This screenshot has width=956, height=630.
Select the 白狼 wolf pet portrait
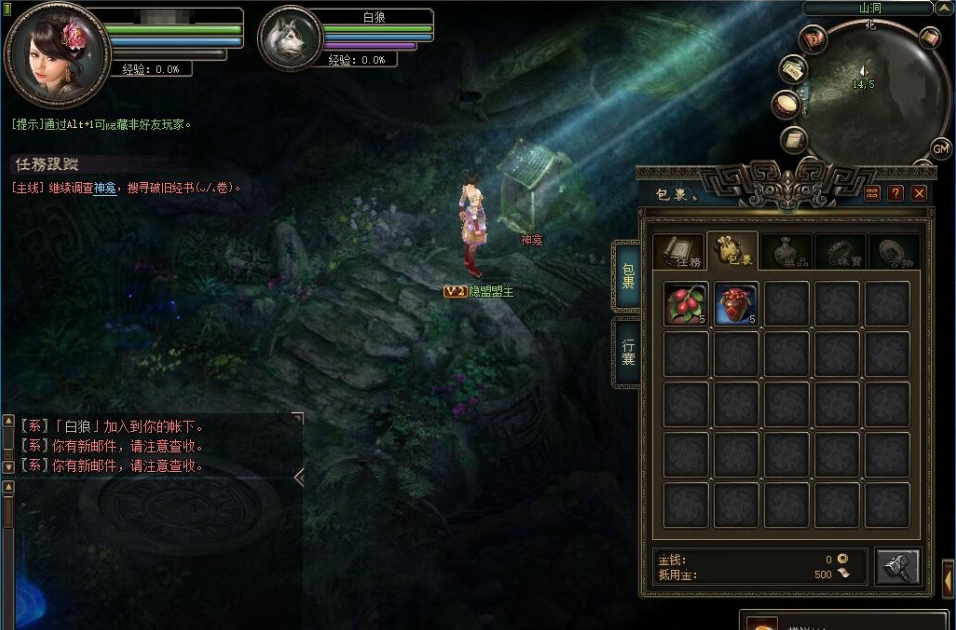[290, 40]
